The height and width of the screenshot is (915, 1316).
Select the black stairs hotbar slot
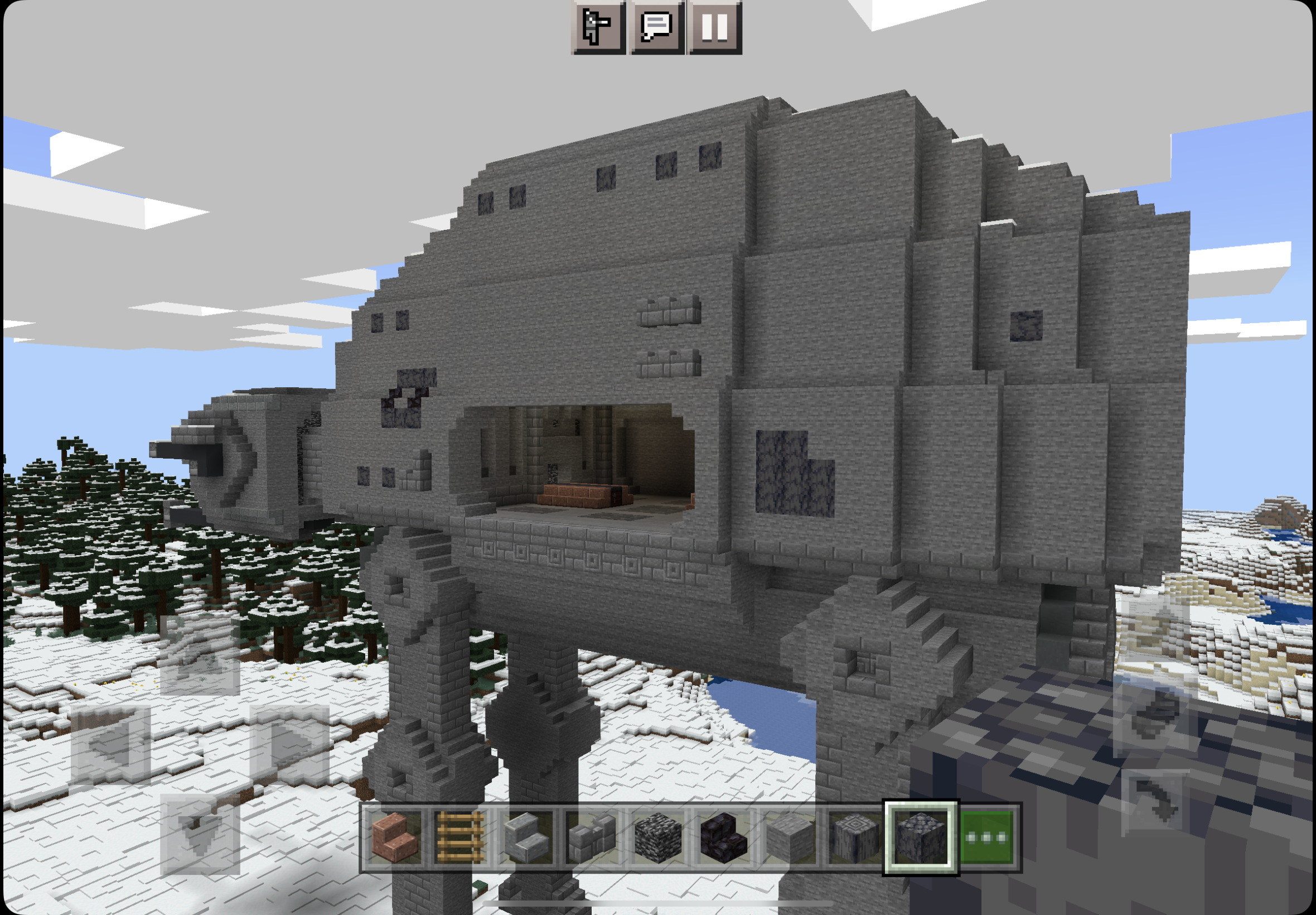(x=724, y=836)
